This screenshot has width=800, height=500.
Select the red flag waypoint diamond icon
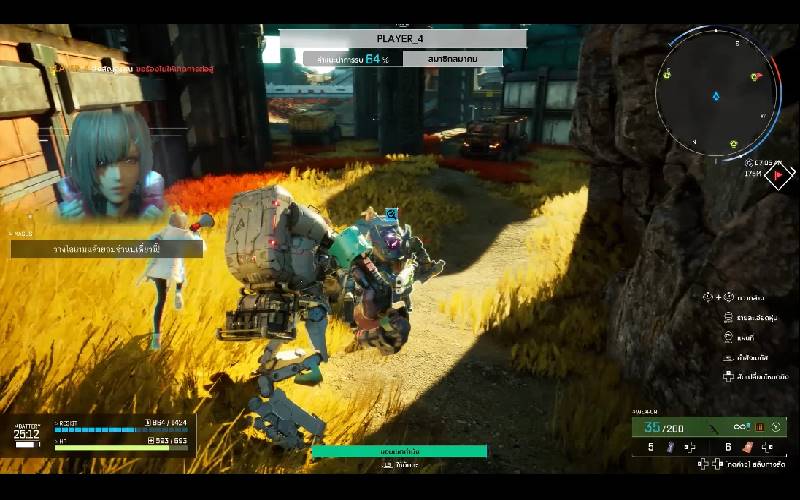[778, 174]
